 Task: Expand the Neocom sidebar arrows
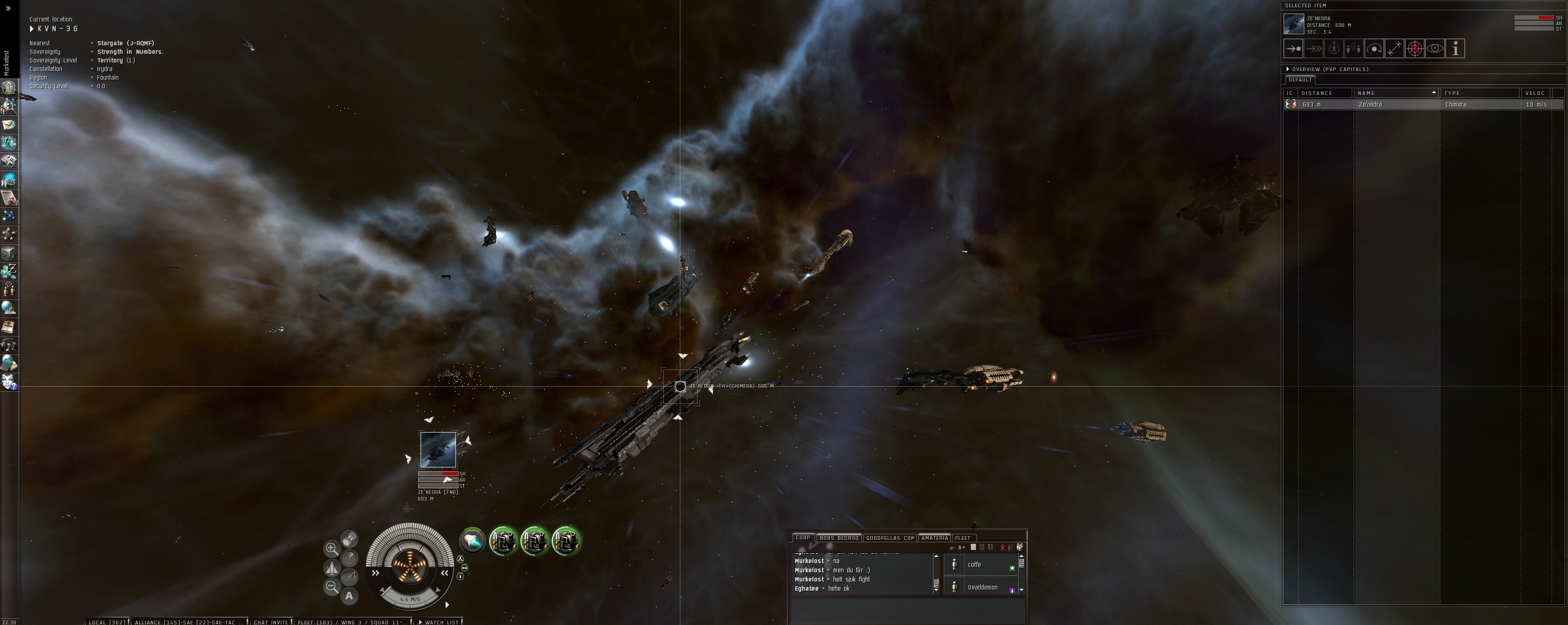pos(8,9)
